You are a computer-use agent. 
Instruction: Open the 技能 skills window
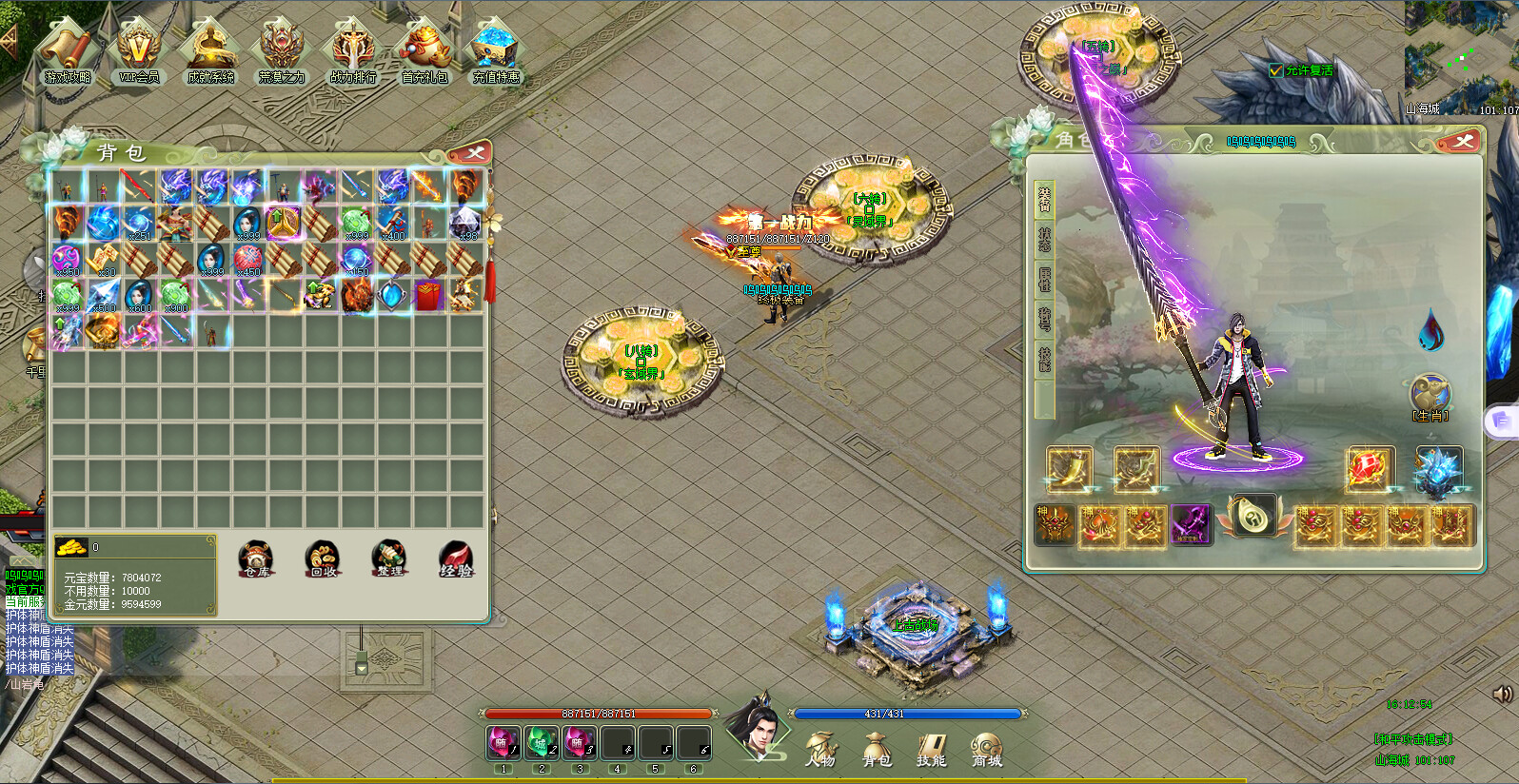click(x=931, y=752)
